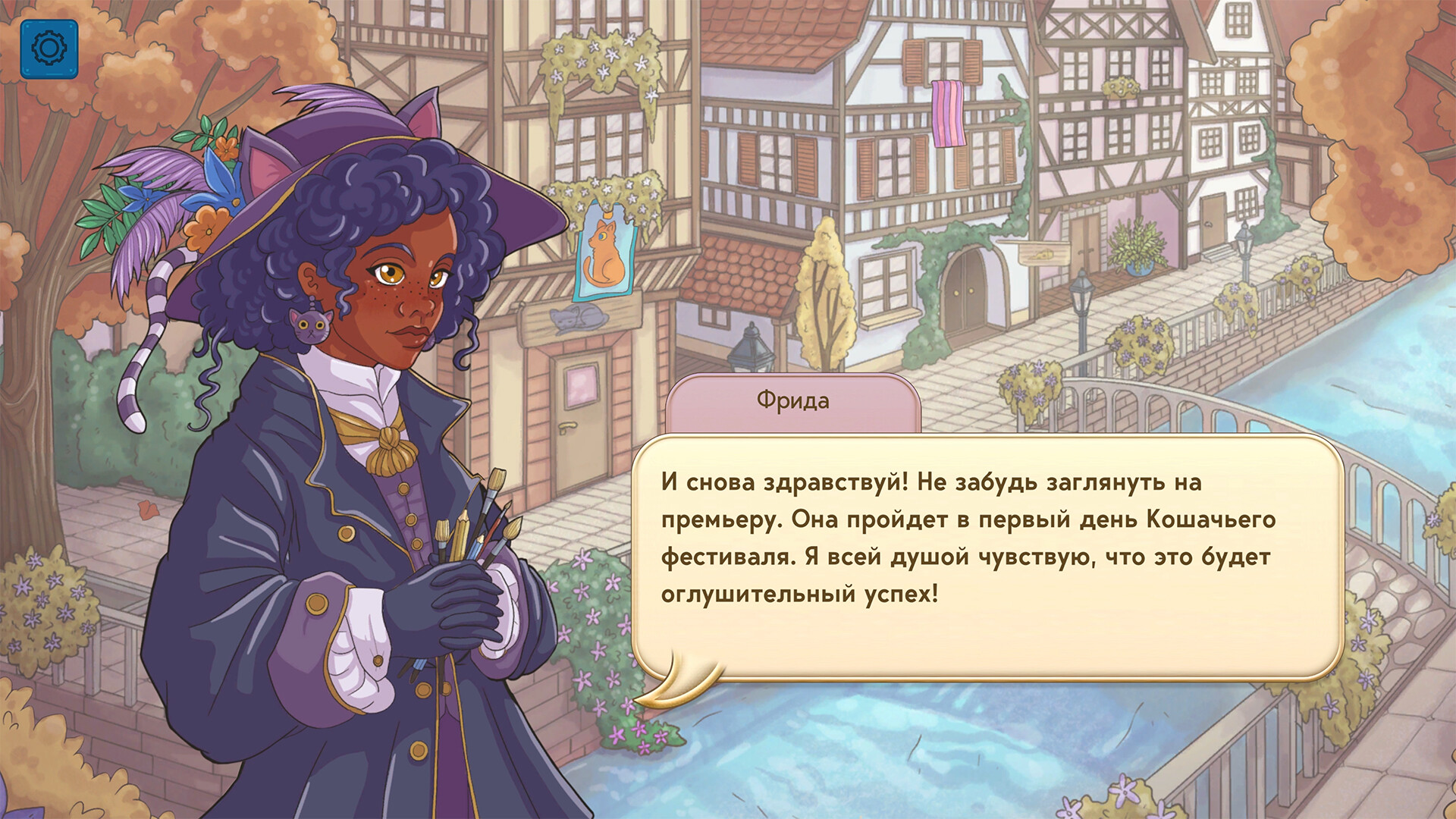Click the orange cat portrait sign
Screen dimensions: 1456x819
click(605, 256)
